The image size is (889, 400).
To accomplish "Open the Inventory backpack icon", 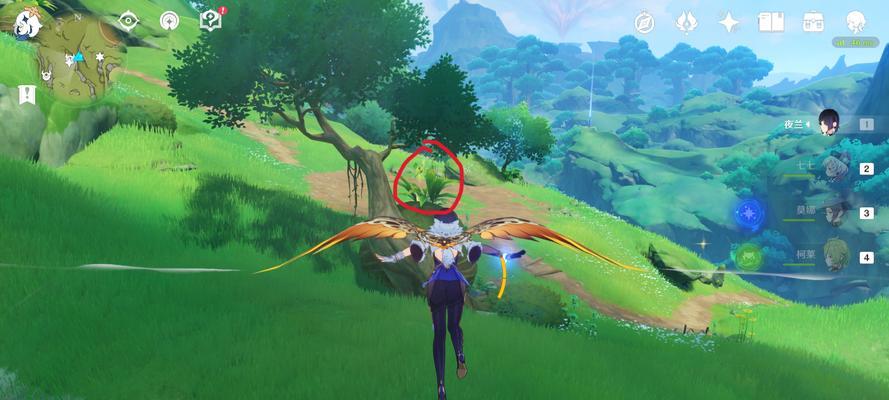I will pyautogui.click(x=813, y=22).
